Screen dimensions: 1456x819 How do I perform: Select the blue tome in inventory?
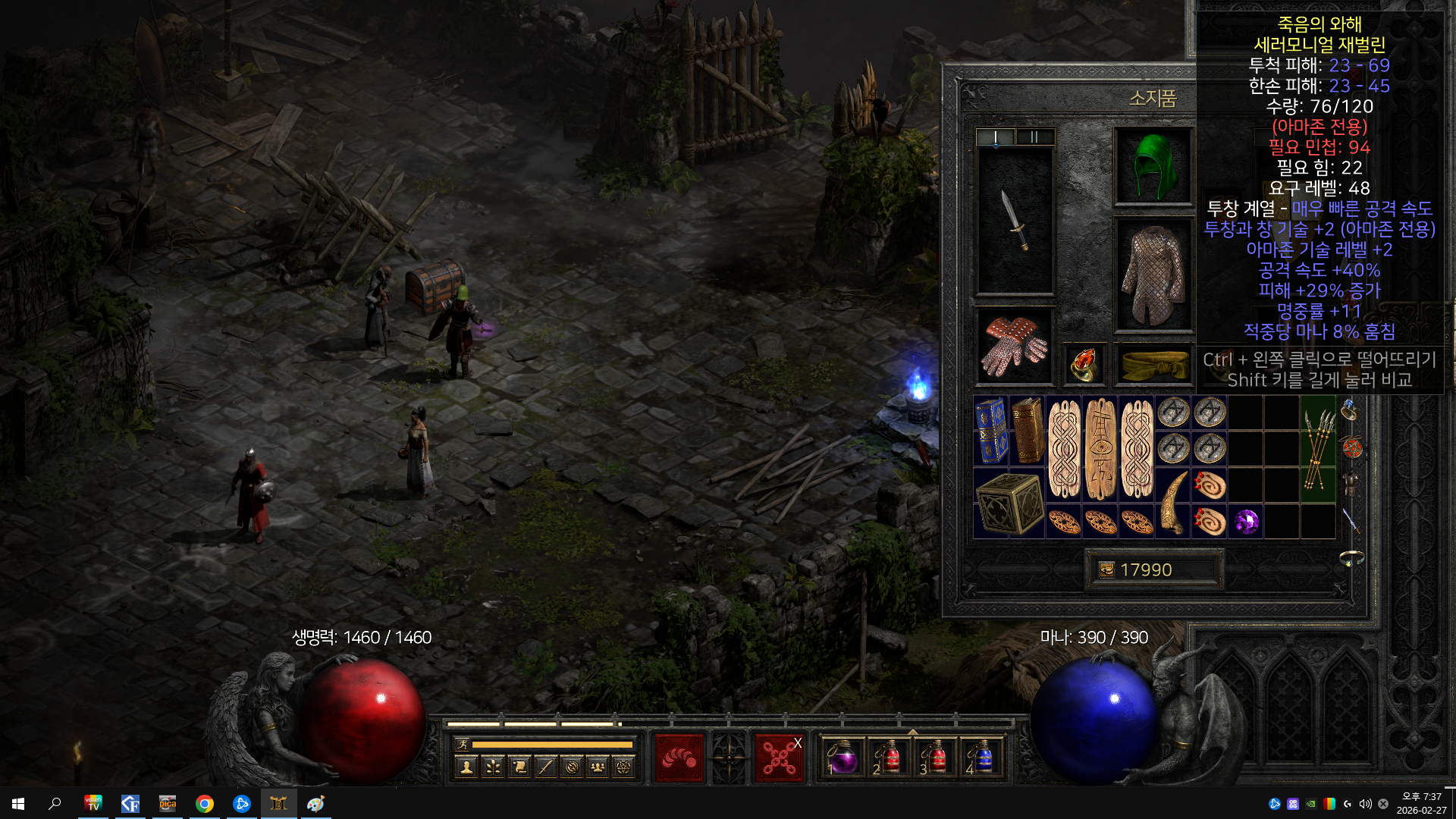(991, 430)
